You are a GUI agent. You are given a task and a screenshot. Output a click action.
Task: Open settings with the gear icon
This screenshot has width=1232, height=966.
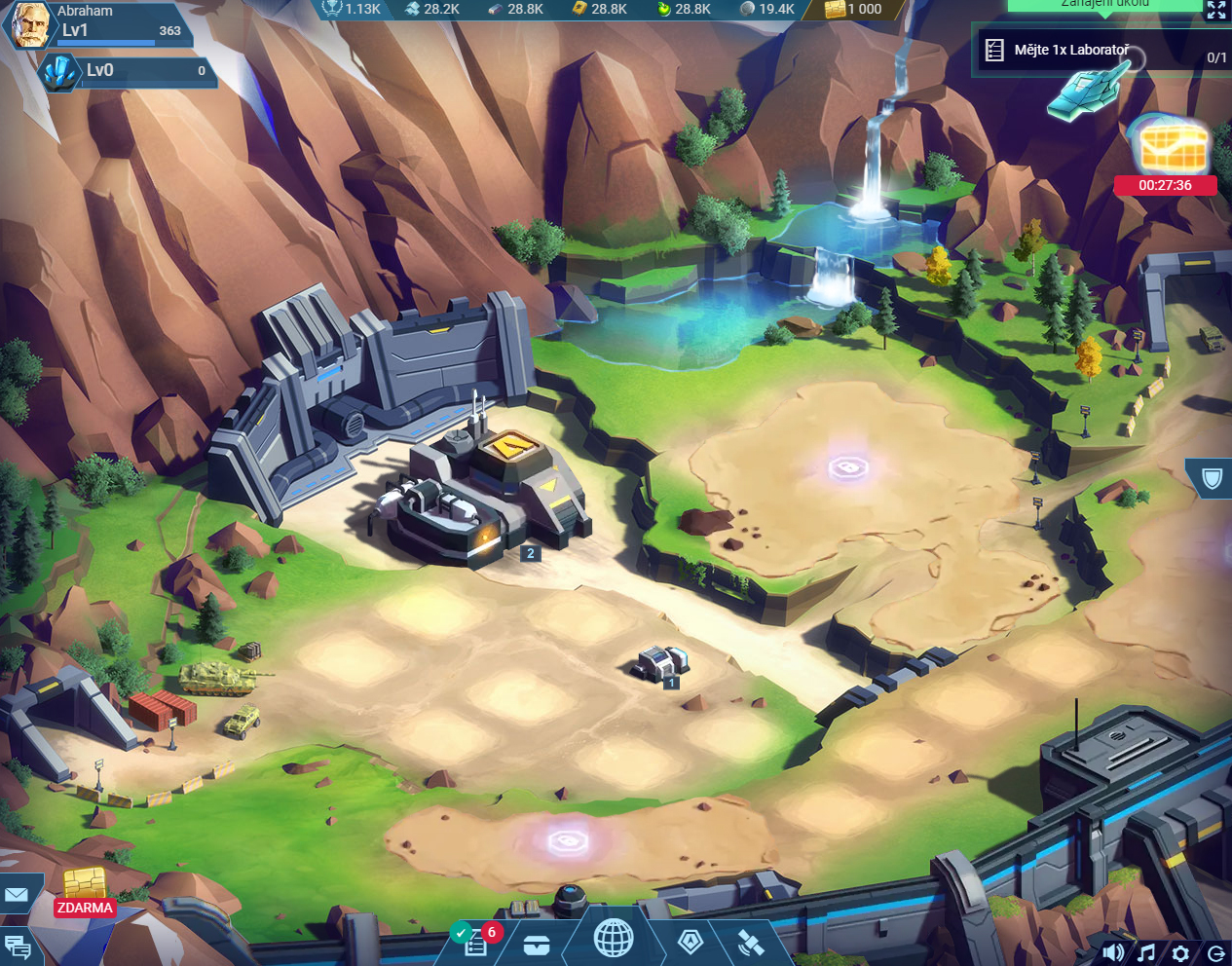(1180, 952)
